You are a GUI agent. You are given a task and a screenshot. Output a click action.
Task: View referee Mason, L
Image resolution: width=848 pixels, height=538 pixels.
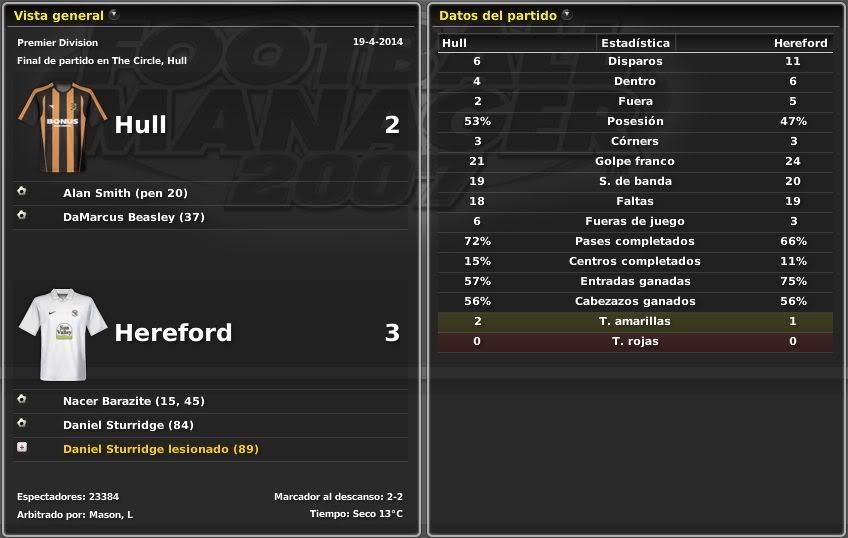(115, 514)
